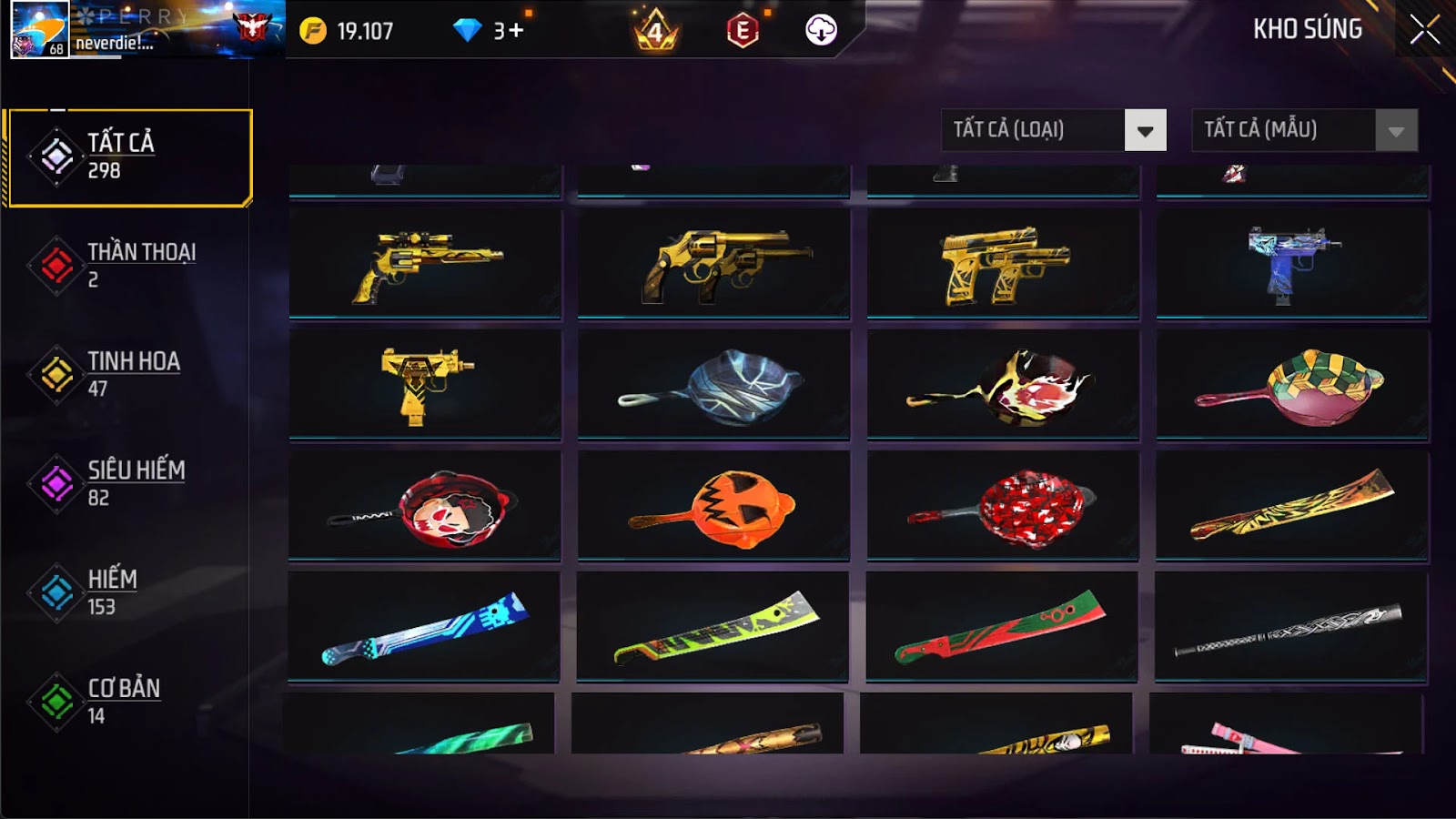This screenshot has width=1456, height=819.
Task: Select the black and white baseball bat skin
Action: point(1290,627)
